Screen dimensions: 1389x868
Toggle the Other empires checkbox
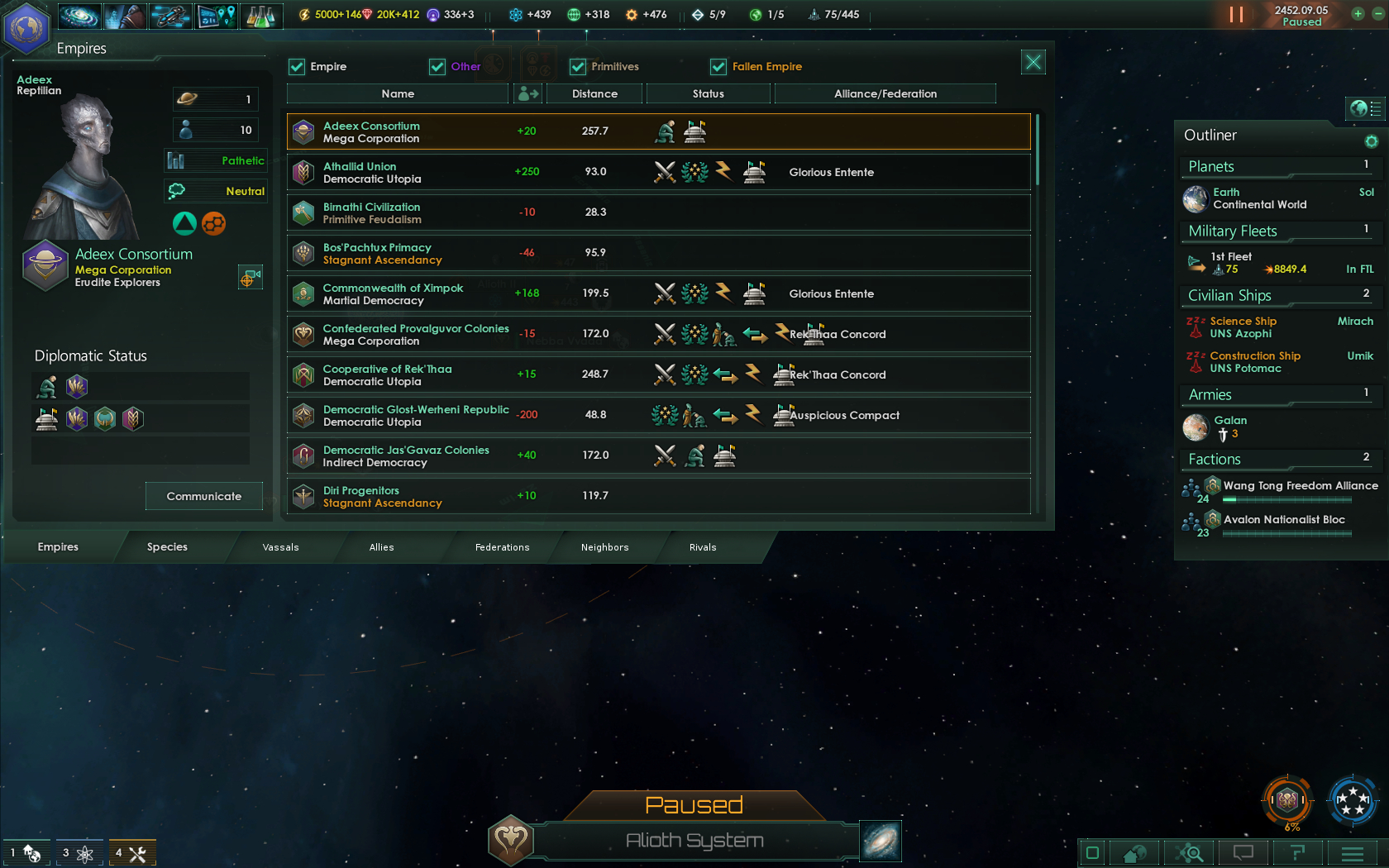coord(437,66)
